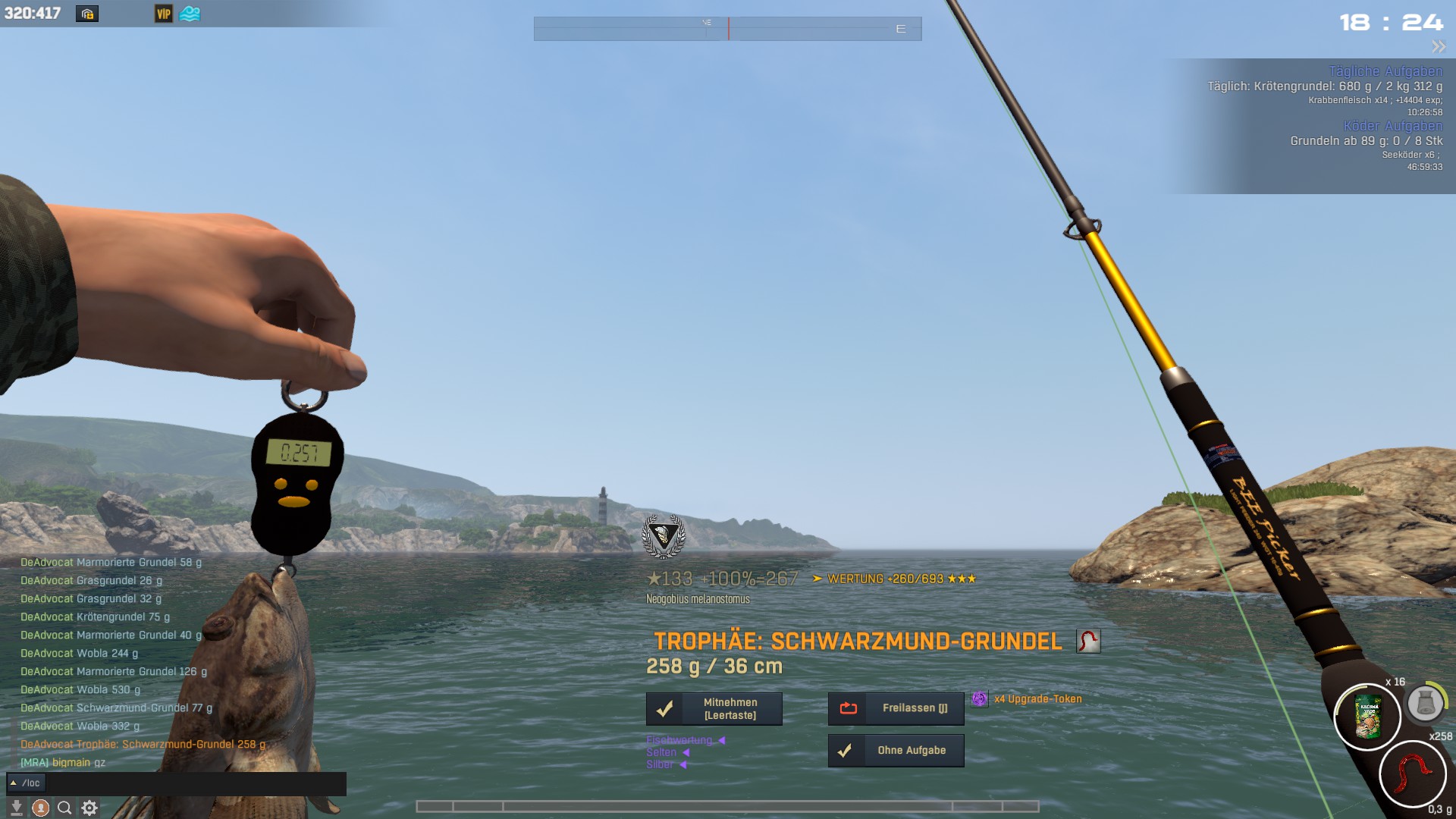Click the red worm bait icon beside the trophy name

pos(1087,642)
